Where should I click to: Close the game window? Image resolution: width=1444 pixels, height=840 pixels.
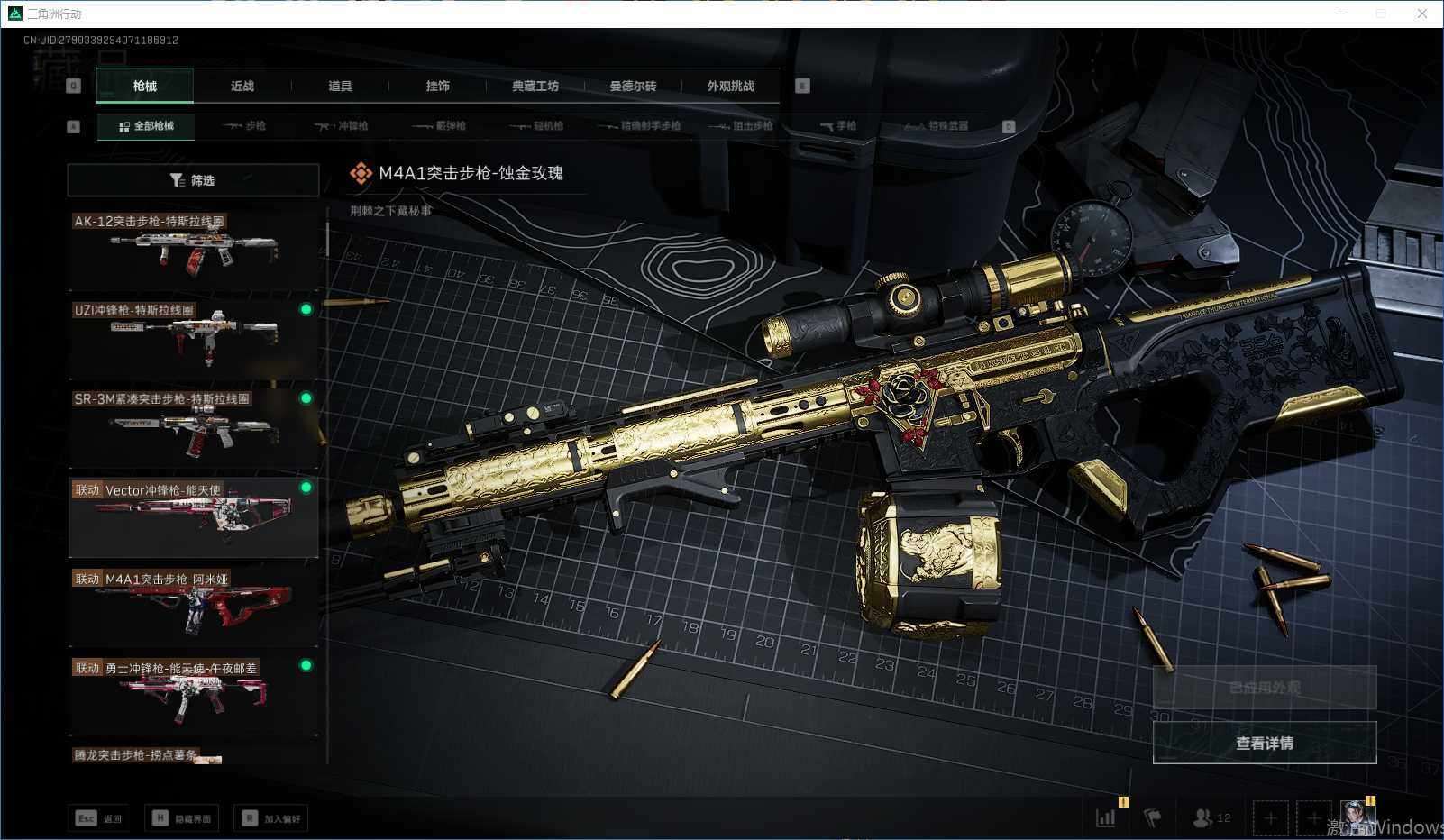(x=1422, y=14)
